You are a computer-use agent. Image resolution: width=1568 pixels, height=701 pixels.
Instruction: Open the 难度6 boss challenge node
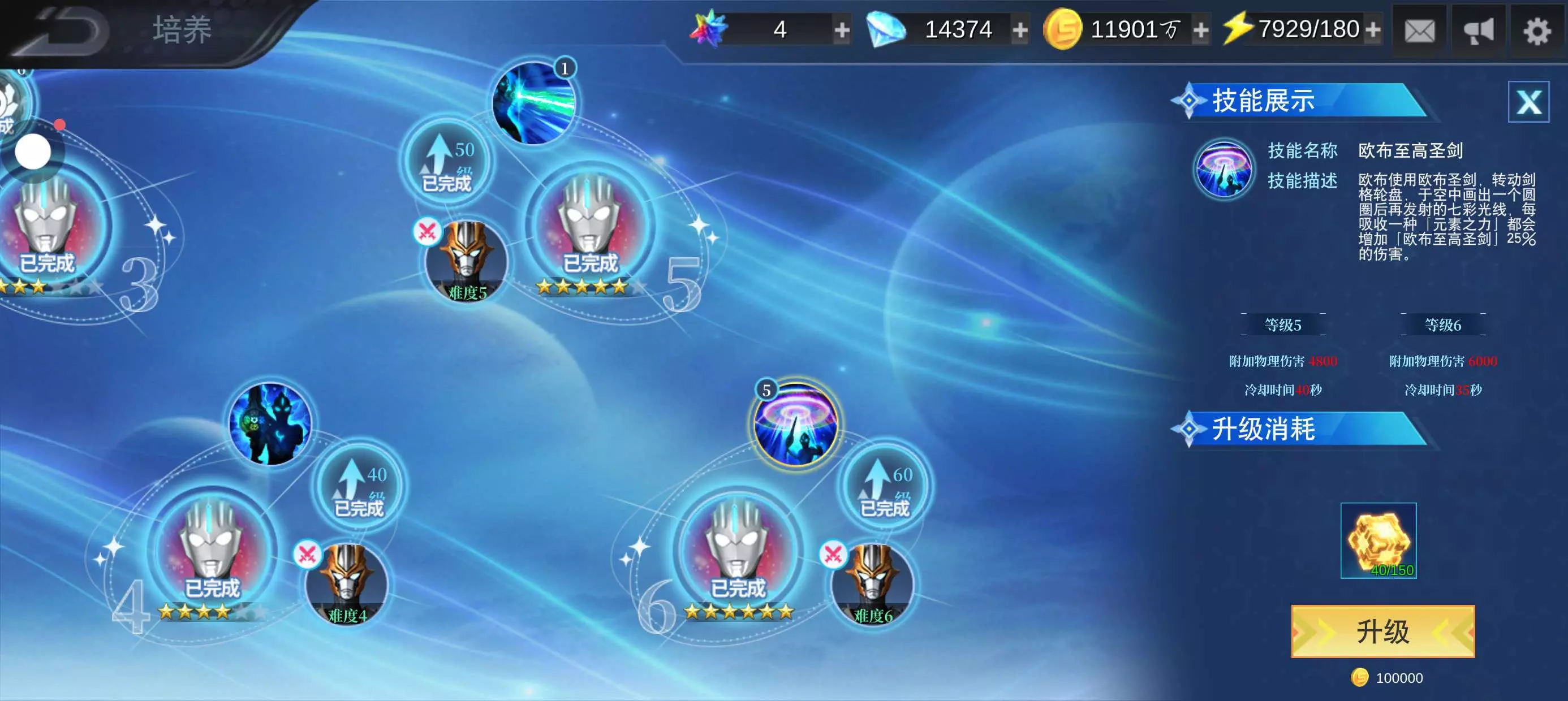tap(872, 585)
